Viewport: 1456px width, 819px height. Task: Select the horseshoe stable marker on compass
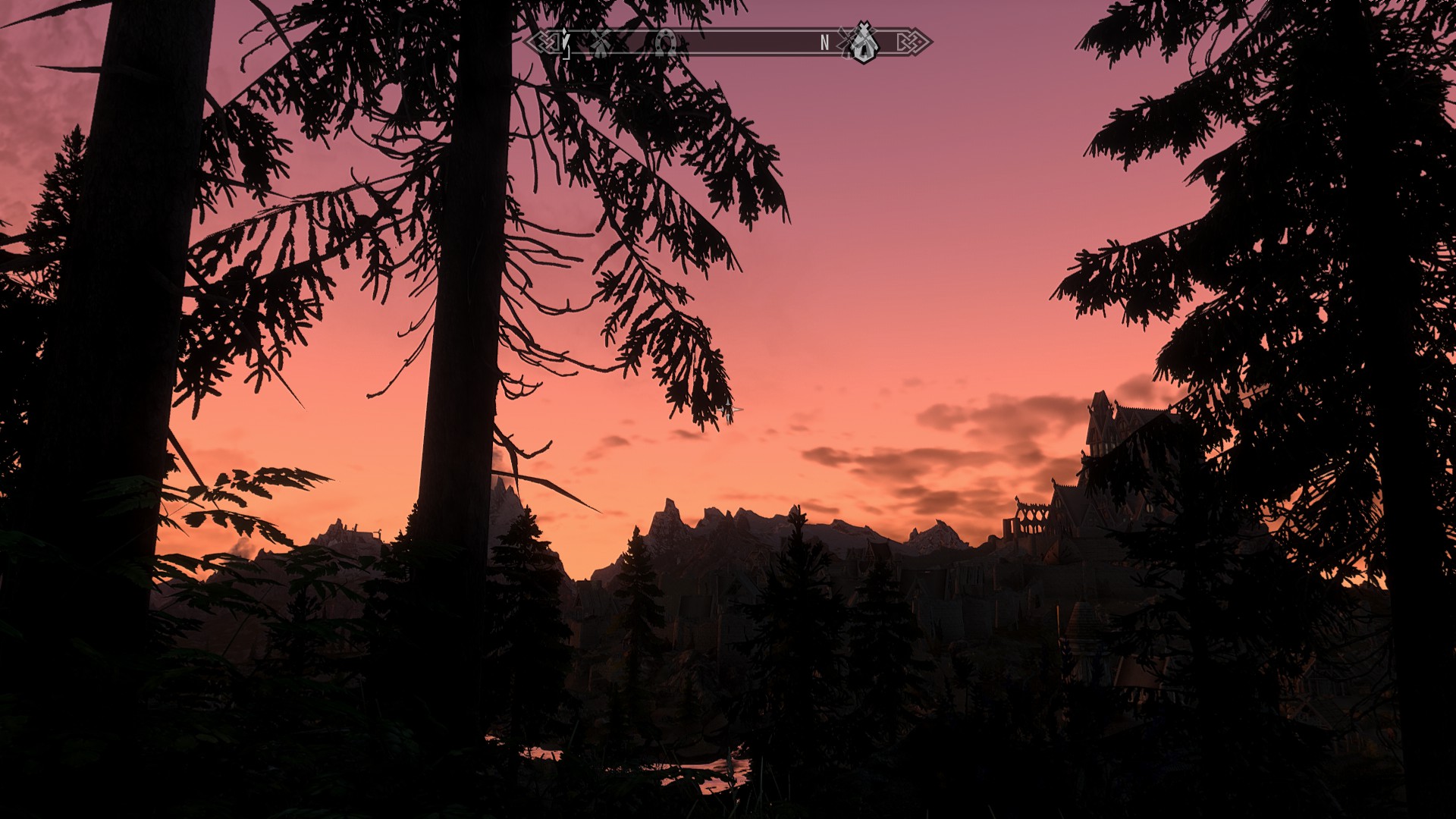(x=666, y=43)
